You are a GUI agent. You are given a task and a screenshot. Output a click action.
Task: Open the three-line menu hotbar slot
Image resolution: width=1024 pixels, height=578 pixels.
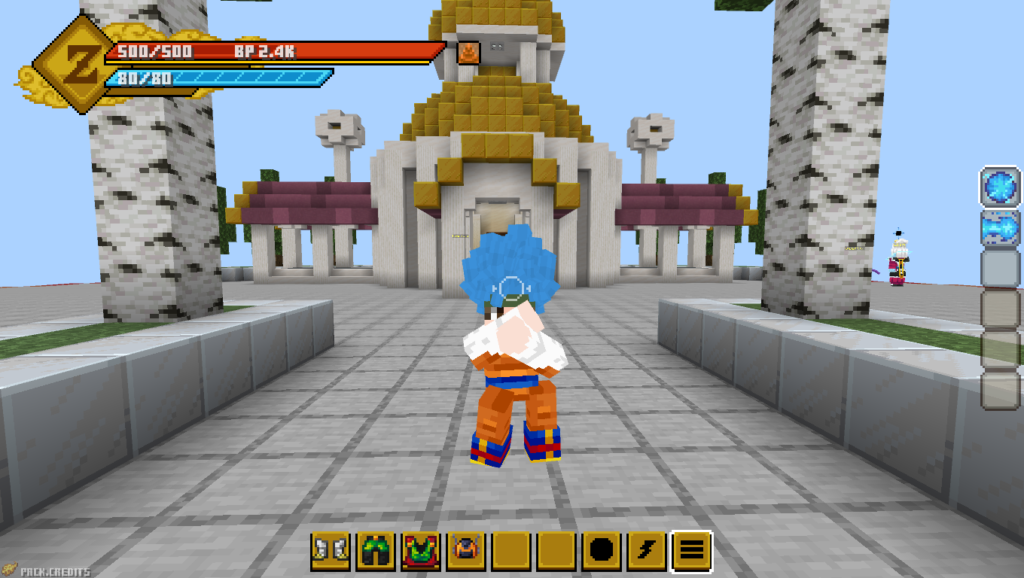click(692, 551)
